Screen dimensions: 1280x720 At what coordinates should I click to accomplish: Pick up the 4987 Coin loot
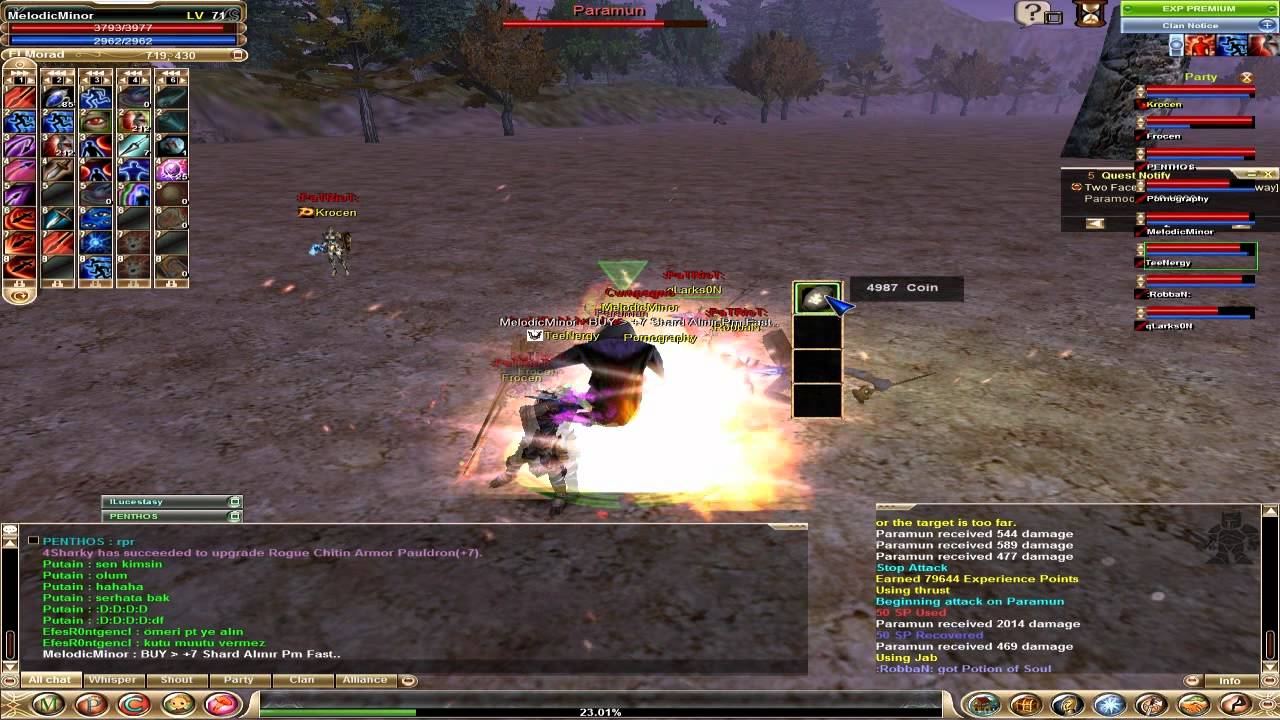click(817, 299)
